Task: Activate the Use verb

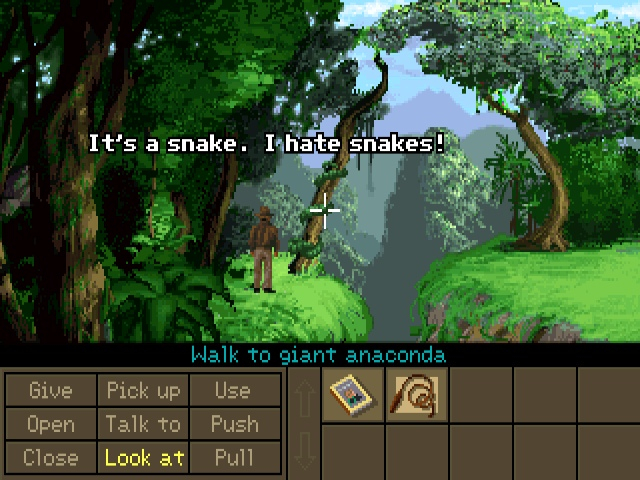Action: (x=233, y=390)
